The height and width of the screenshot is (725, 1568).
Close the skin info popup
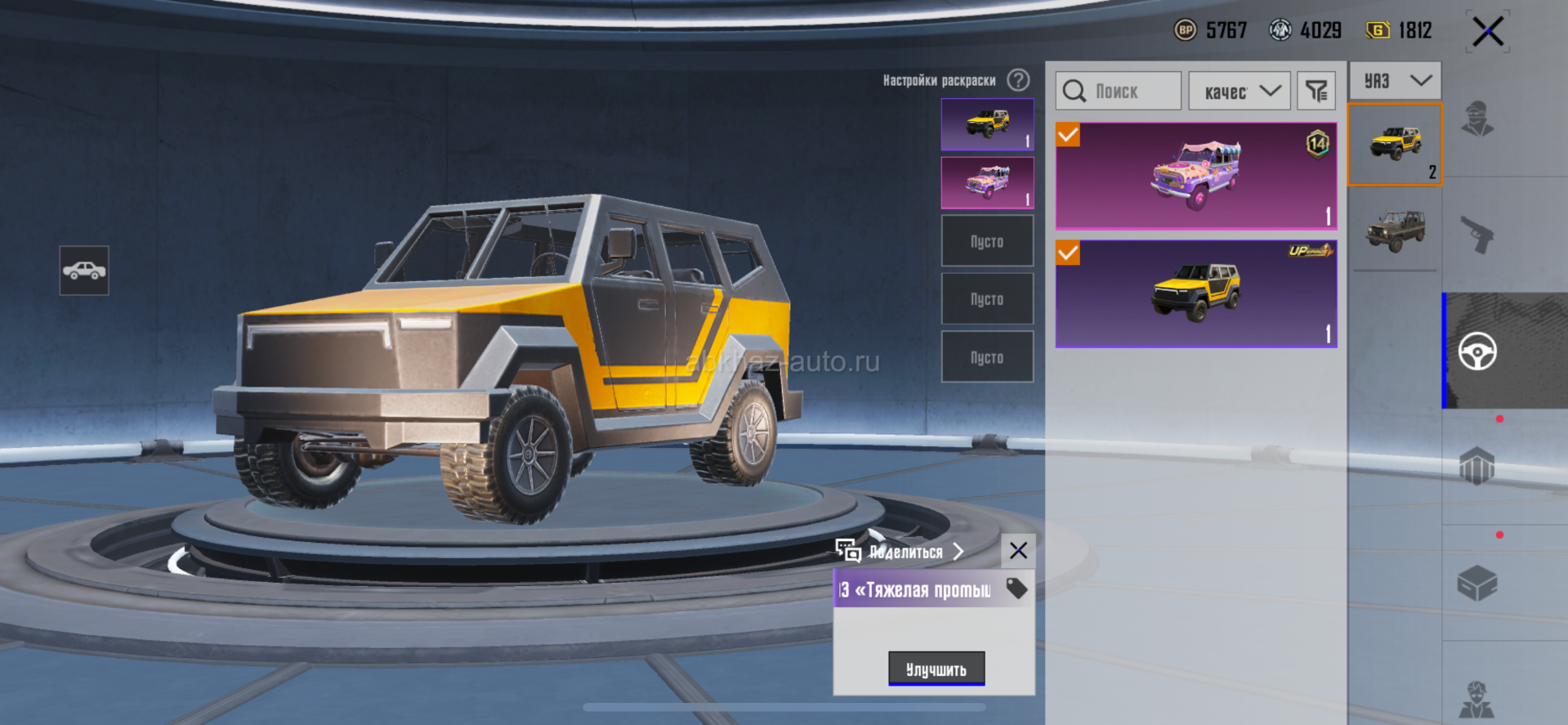pos(1018,551)
